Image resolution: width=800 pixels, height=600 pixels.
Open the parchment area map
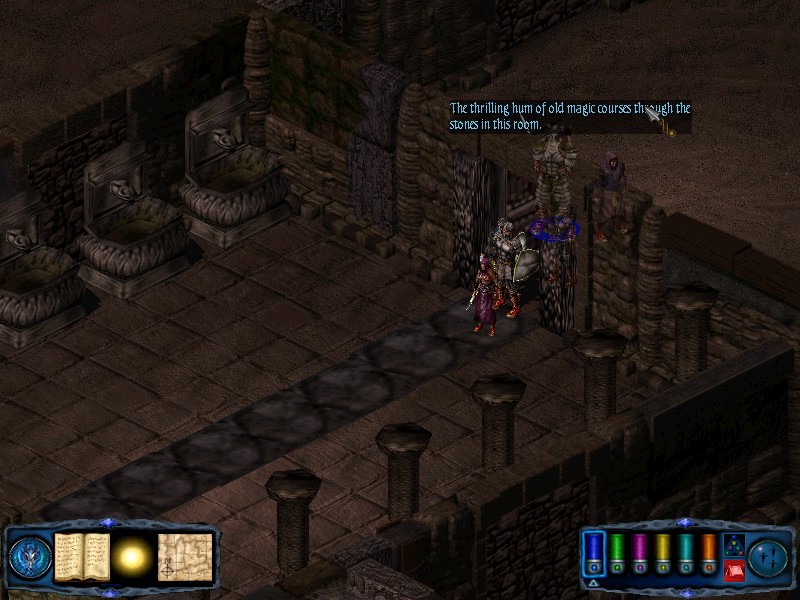point(185,556)
